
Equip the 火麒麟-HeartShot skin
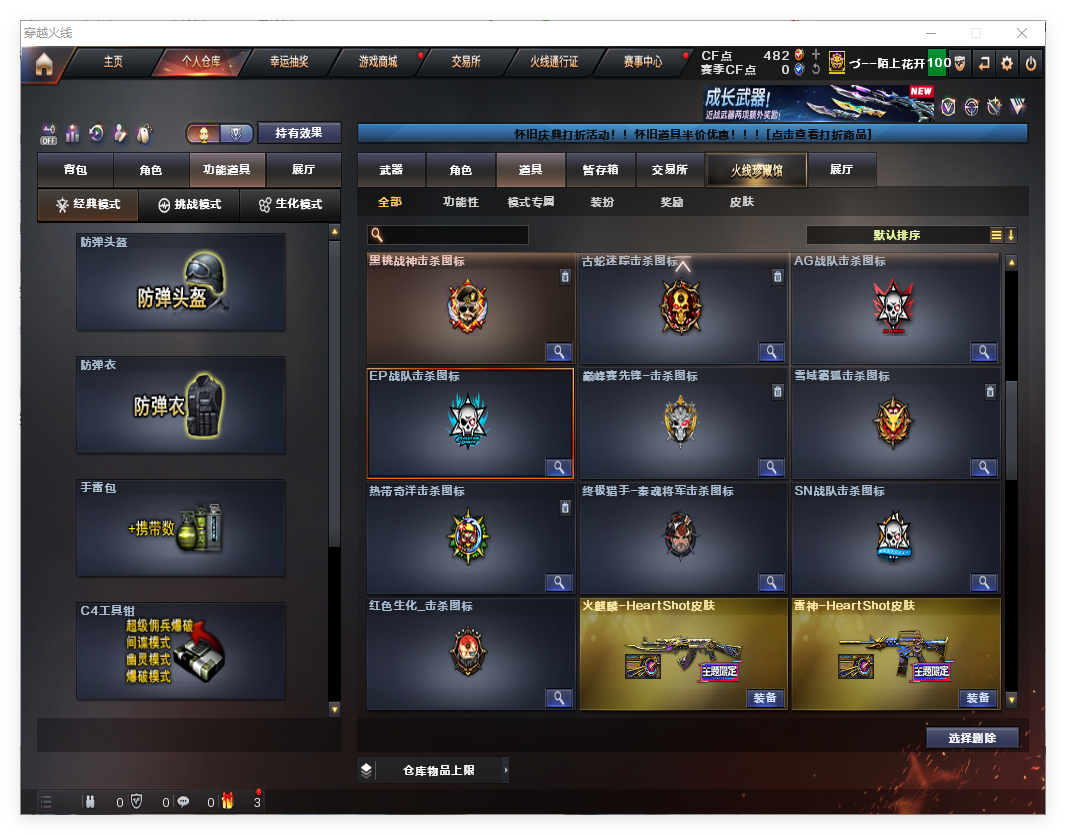pyautogui.click(x=765, y=698)
